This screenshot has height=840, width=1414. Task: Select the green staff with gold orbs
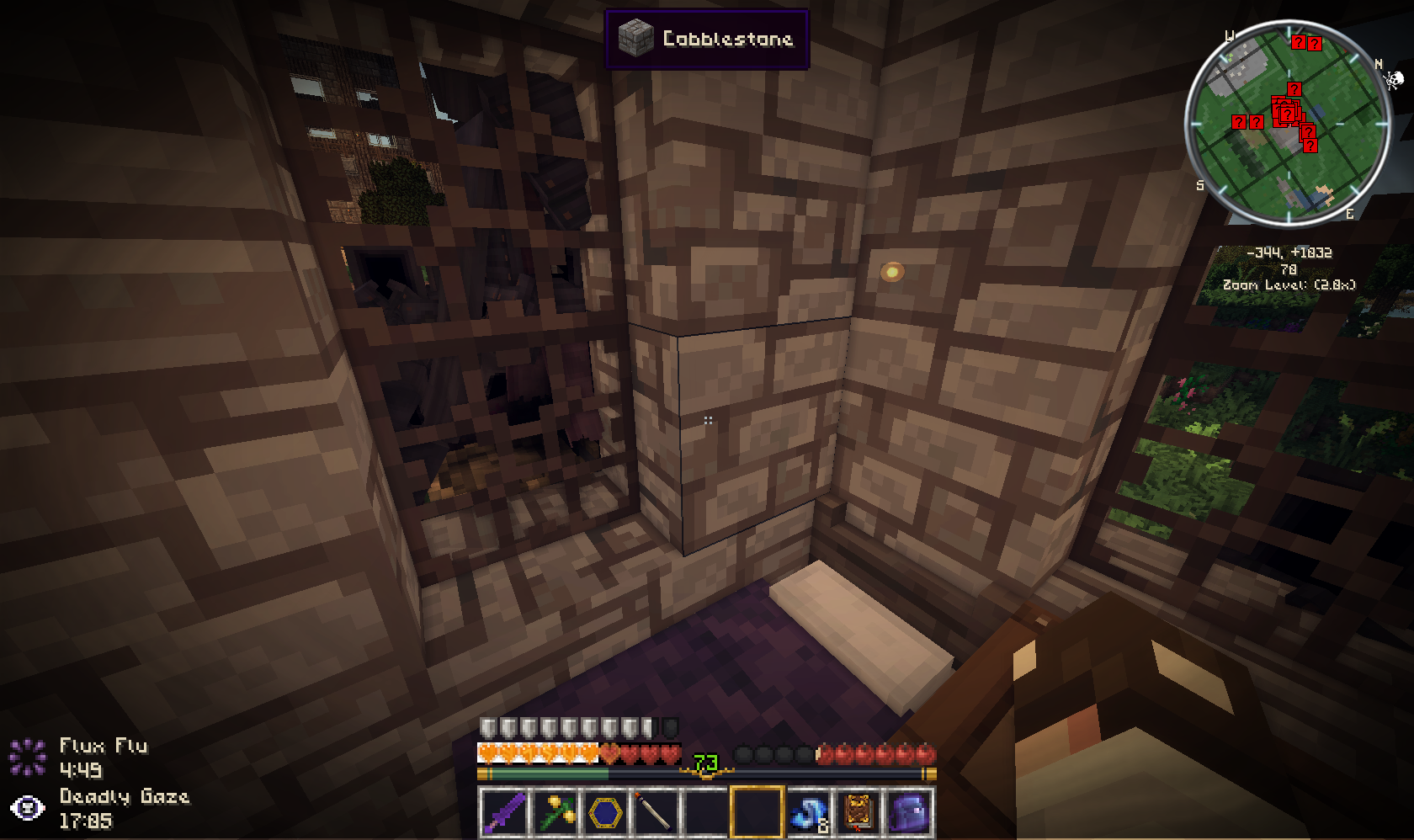coord(555,813)
